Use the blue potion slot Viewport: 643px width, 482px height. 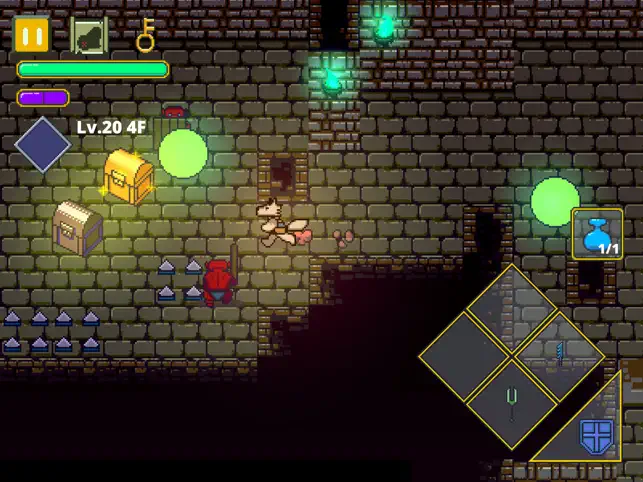(597, 234)
